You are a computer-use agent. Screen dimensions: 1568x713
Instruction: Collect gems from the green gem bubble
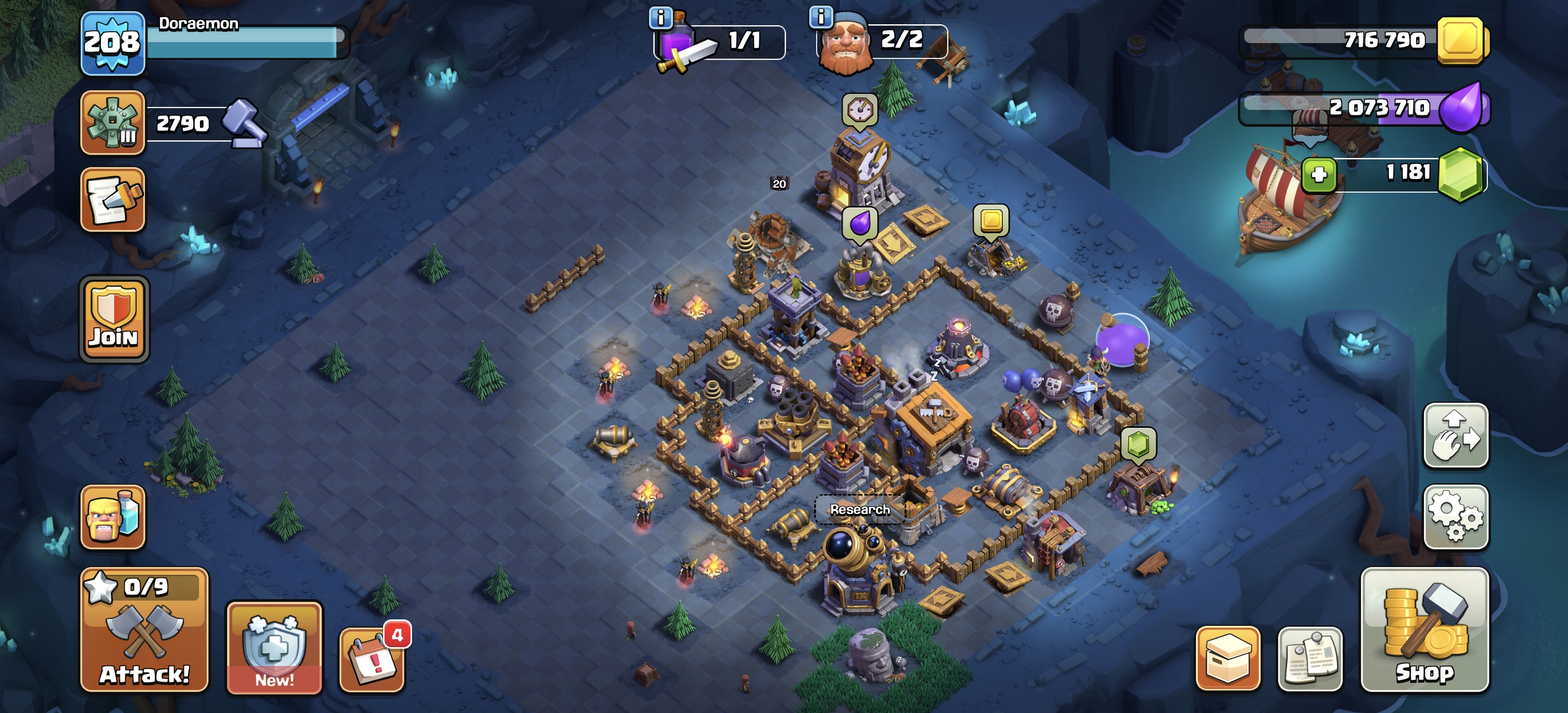click(x=1138, y=443)
